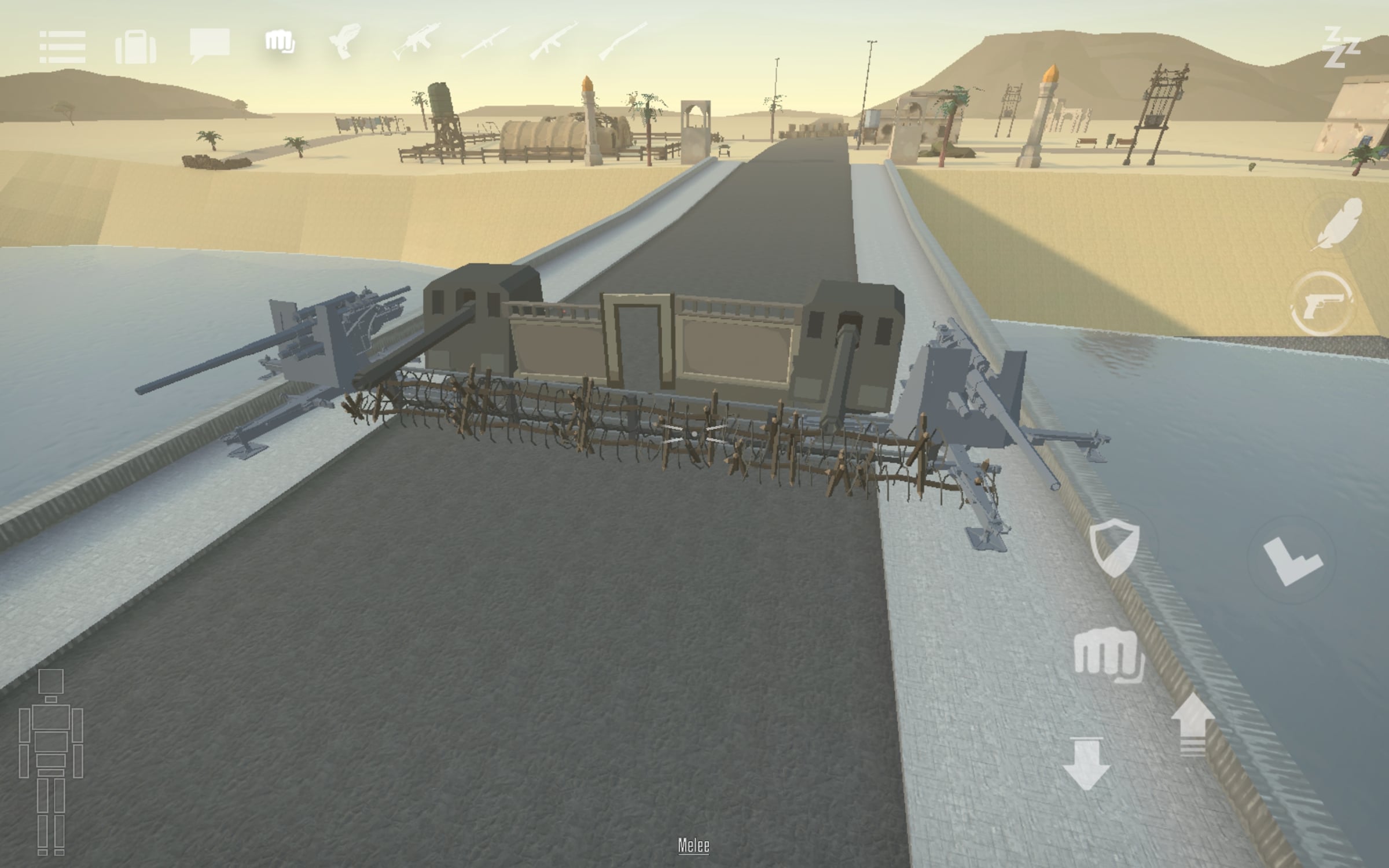Equip the shotgun in the last slot
1389x868 pixels.
(623, 41)
